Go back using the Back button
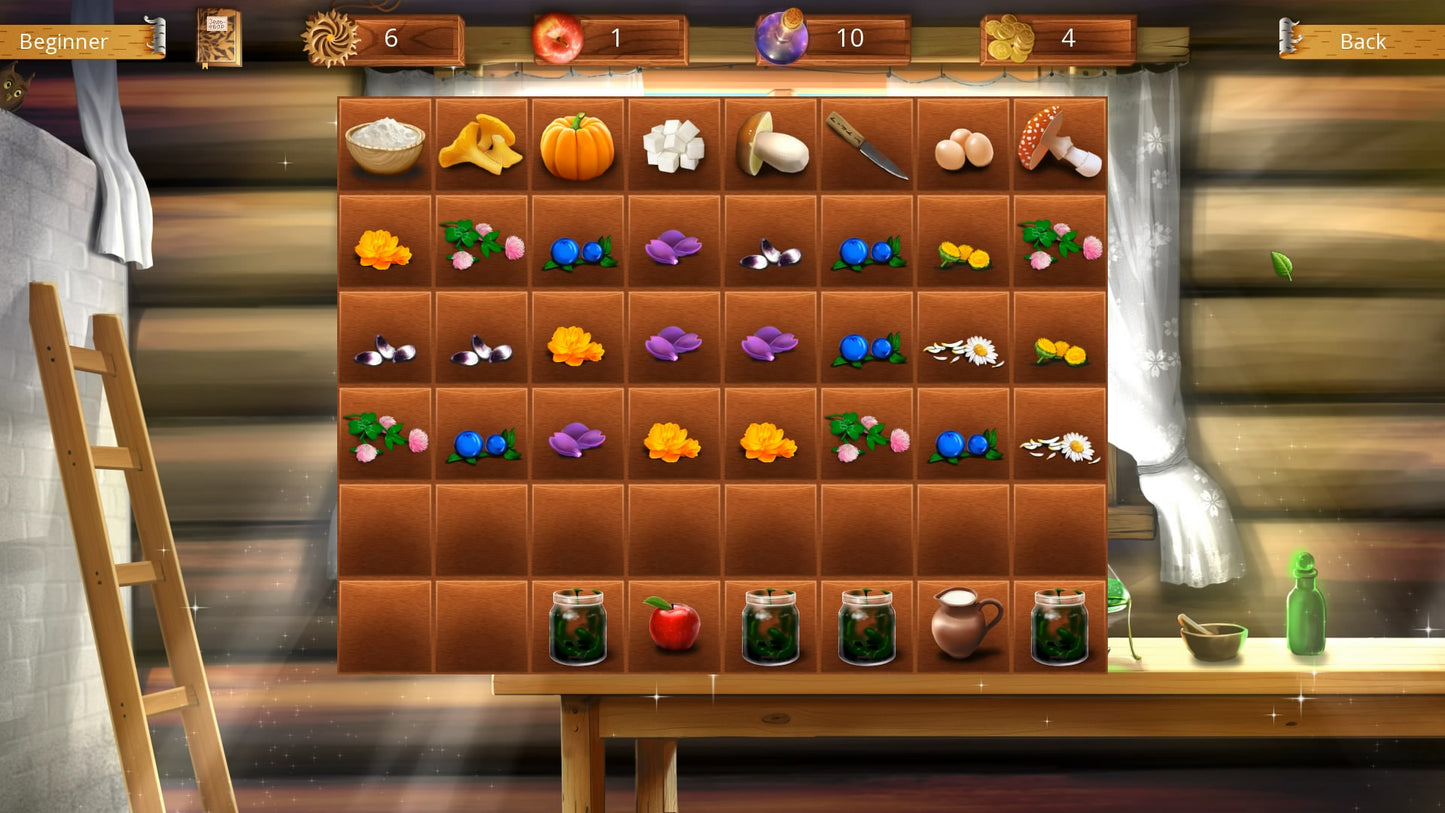The width and height of the screenshot is (1445, 813). click(x=1361, y=41)
